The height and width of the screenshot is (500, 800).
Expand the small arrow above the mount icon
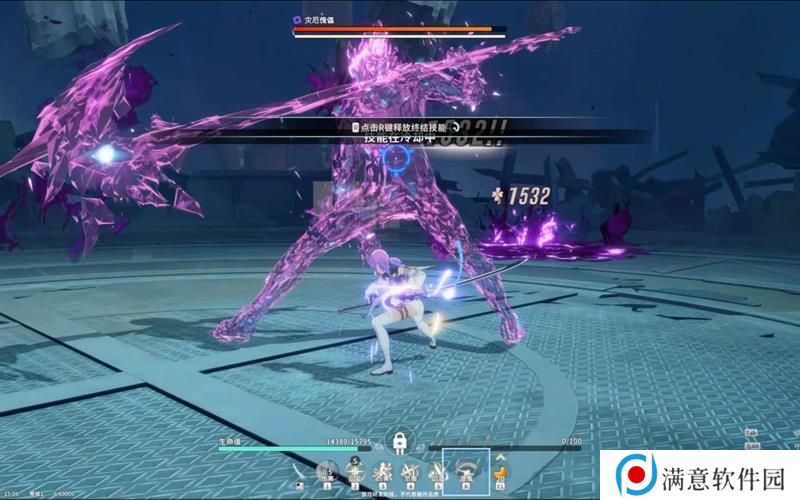pos(497,459)
